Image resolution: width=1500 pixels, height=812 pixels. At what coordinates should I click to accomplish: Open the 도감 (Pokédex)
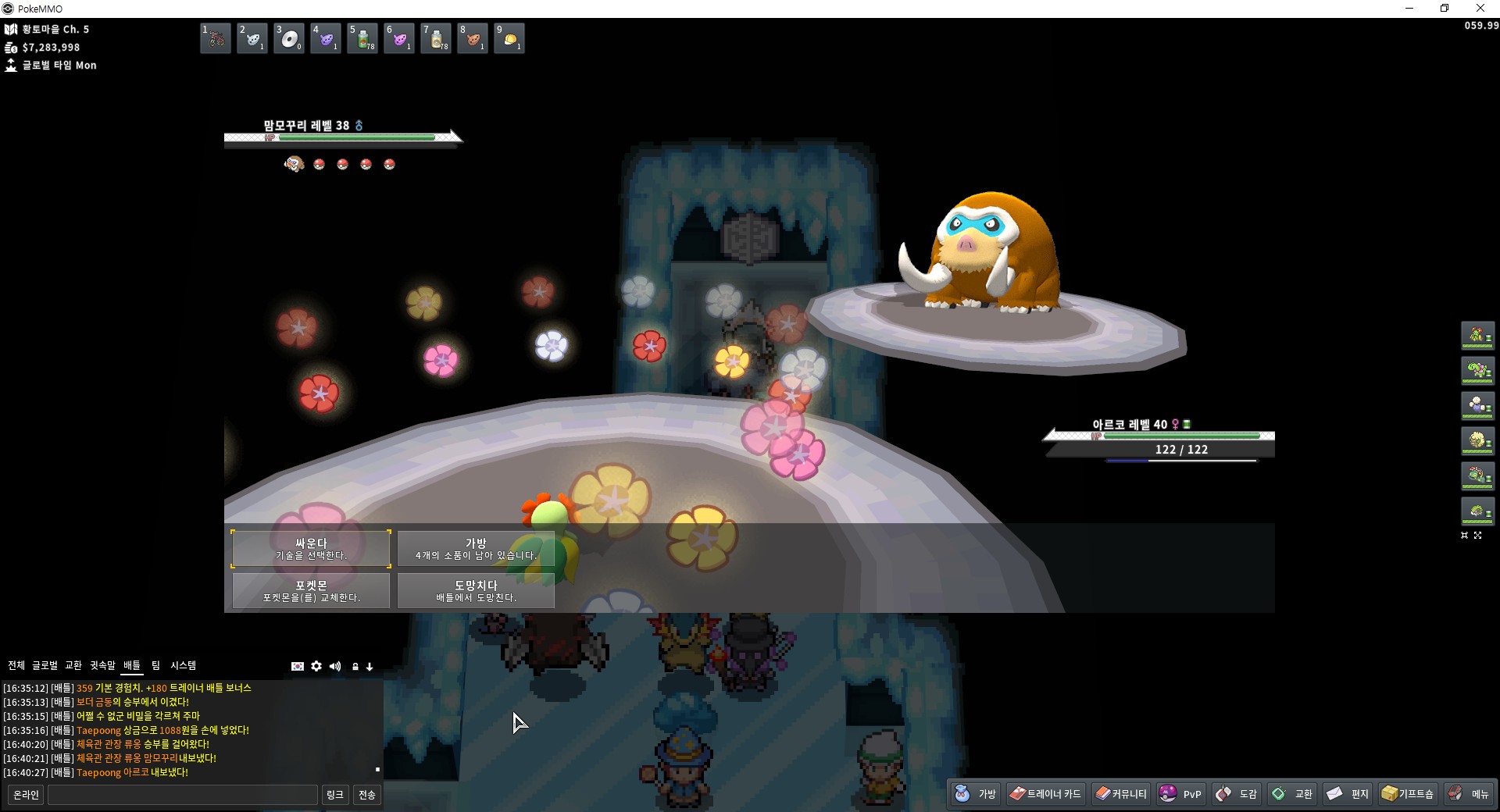click(1237, 794)
